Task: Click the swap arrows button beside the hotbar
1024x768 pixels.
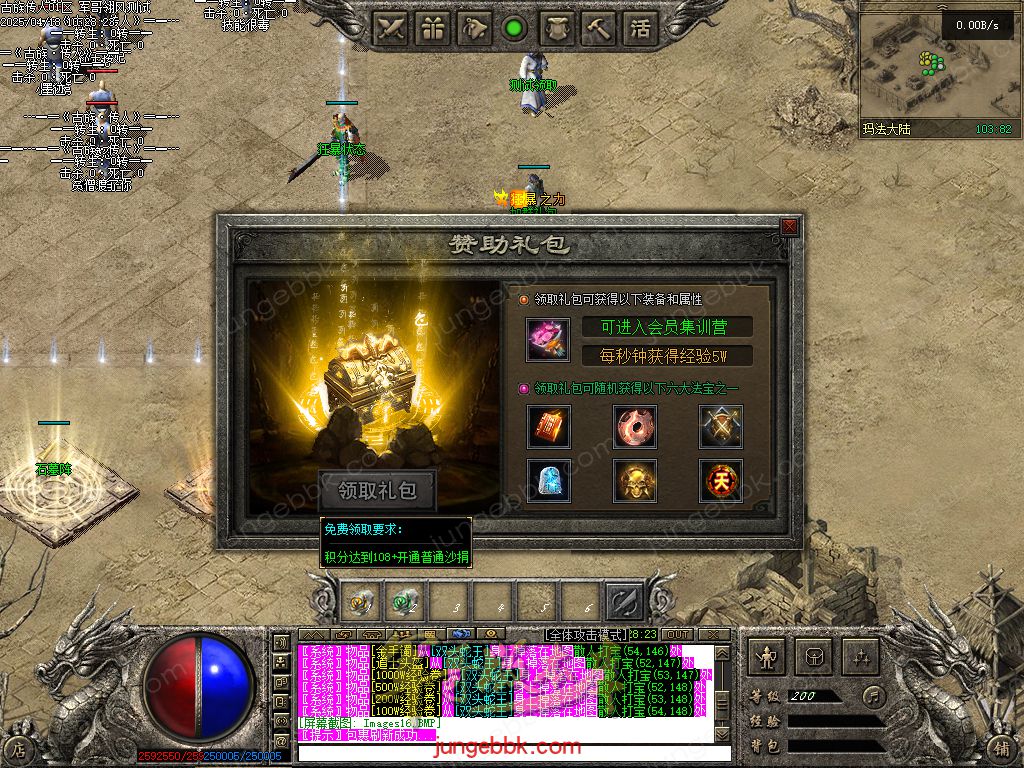Action: point(624,602)
